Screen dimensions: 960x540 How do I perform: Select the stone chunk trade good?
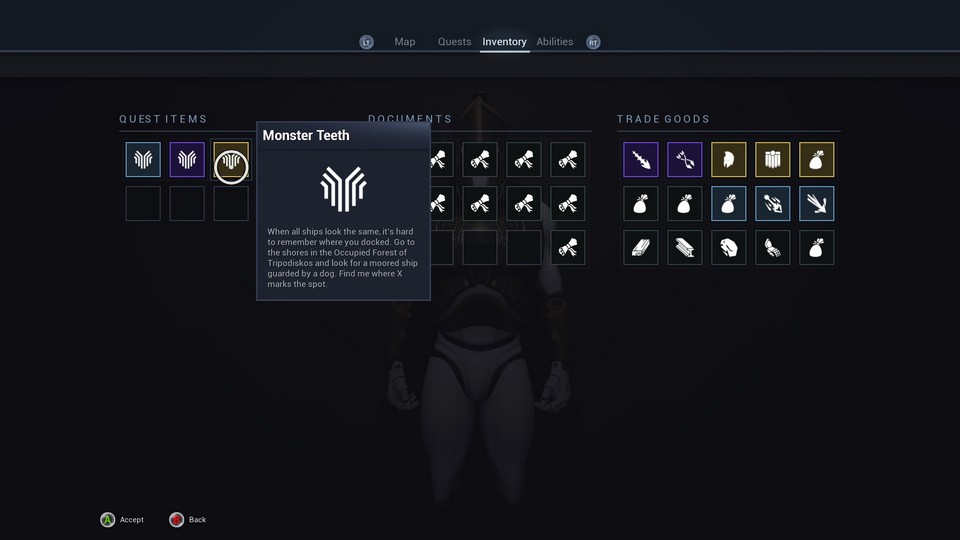[x=729, y=248]
